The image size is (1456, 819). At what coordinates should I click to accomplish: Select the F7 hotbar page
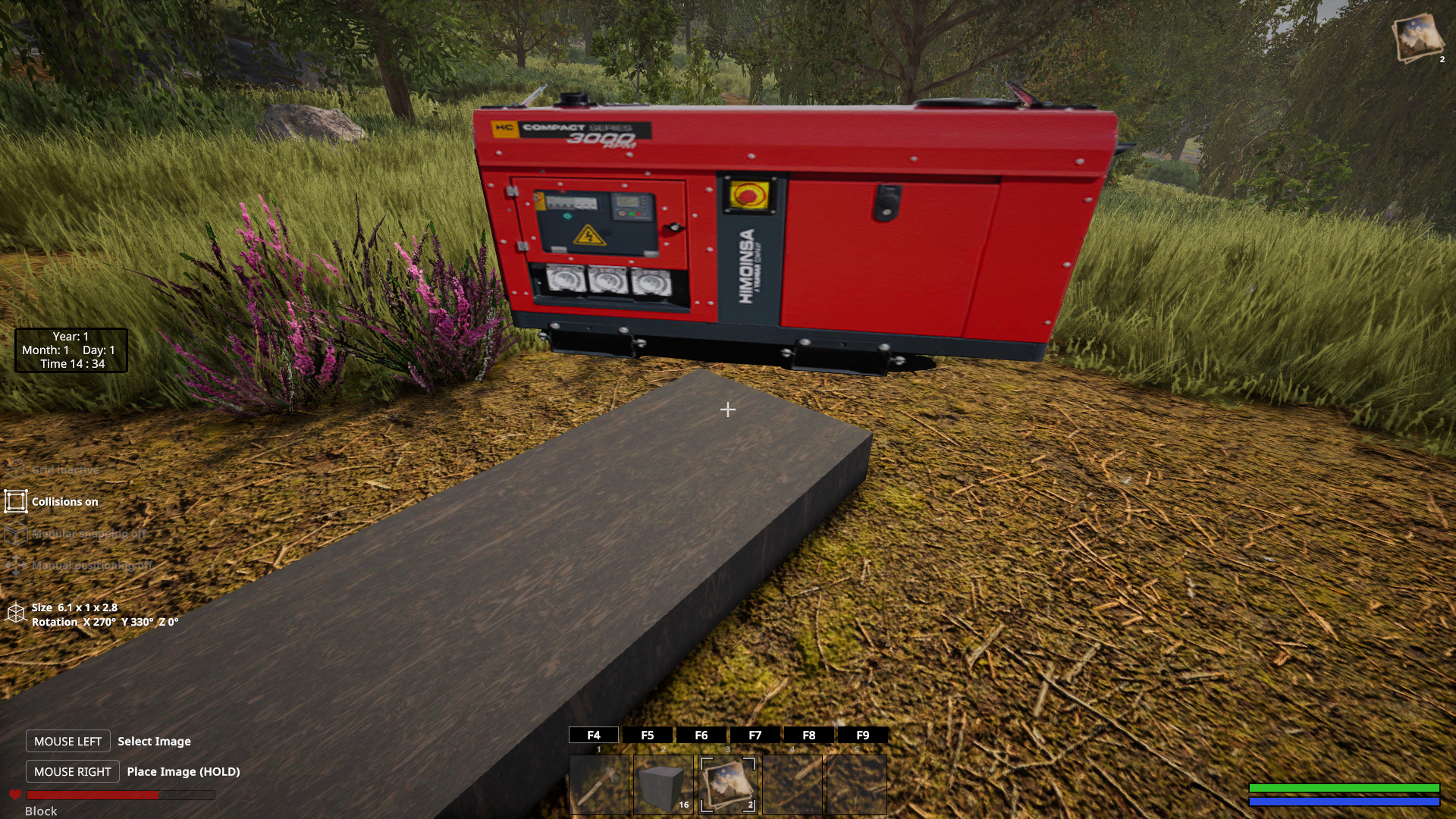click(x=755, y=735)
